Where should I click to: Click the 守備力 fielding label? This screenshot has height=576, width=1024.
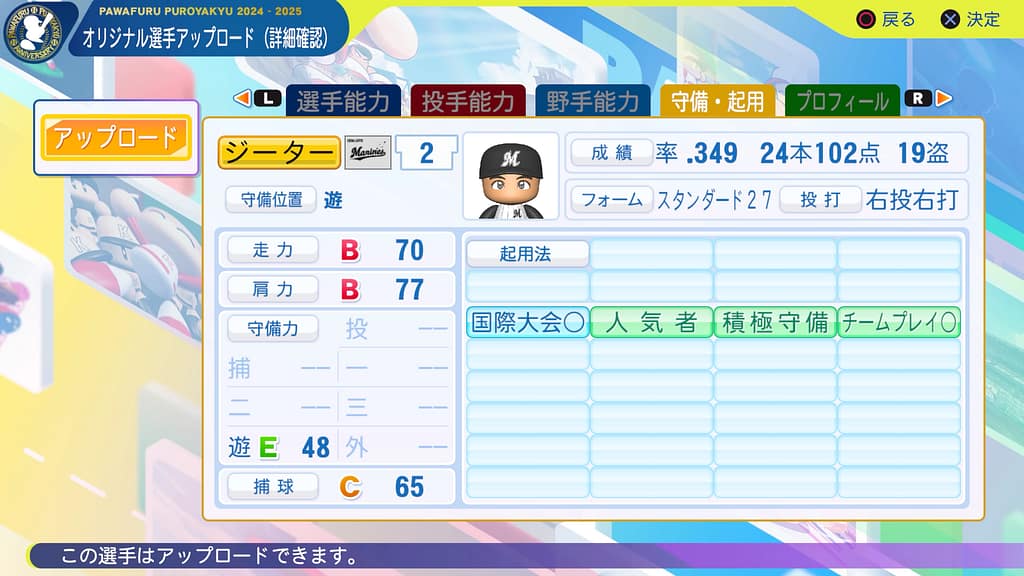tap(272, 328)
